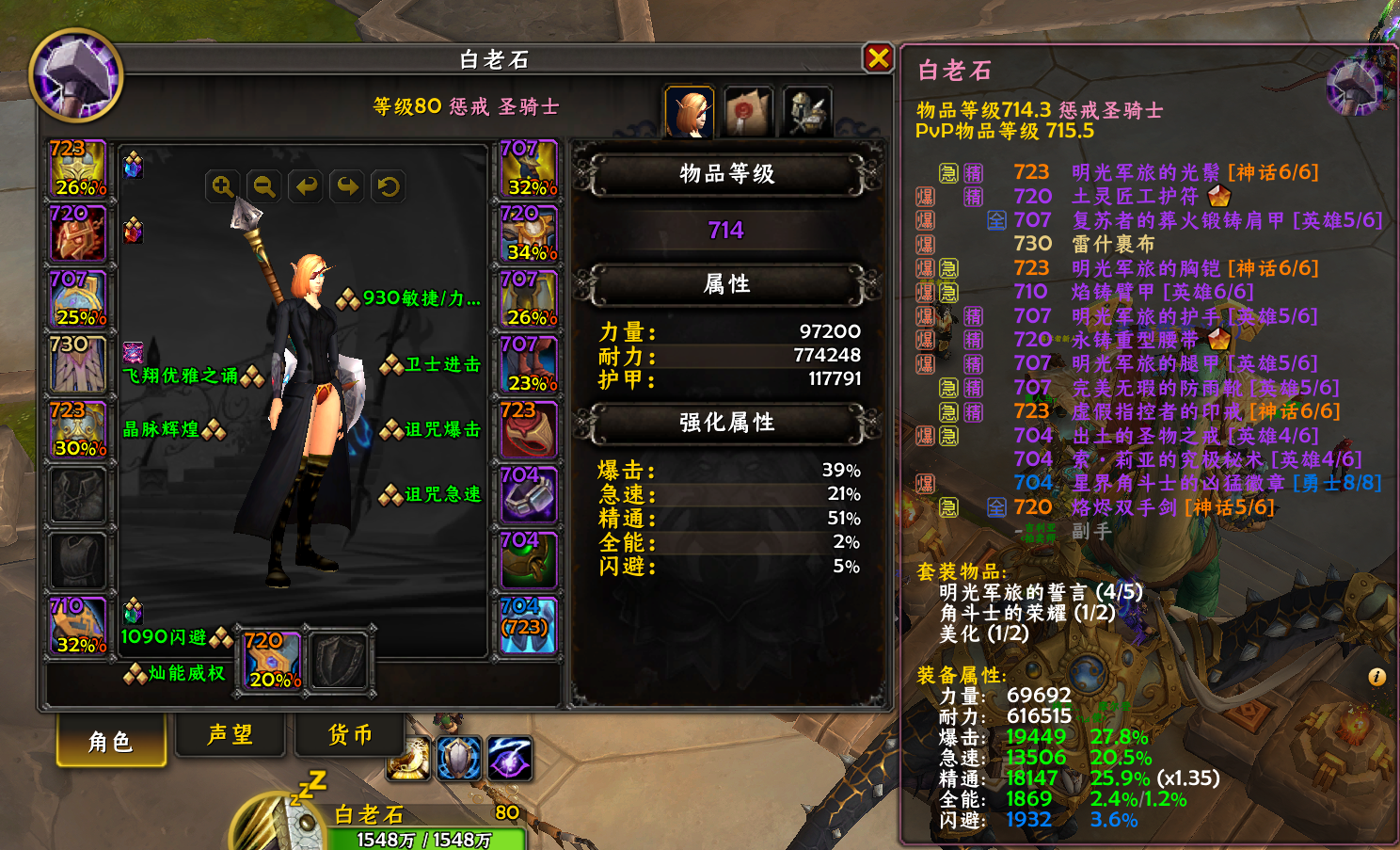The width and height of the screenshot is (1400, 850).
Task: Rotate the character model right
Action: point(347,186)
